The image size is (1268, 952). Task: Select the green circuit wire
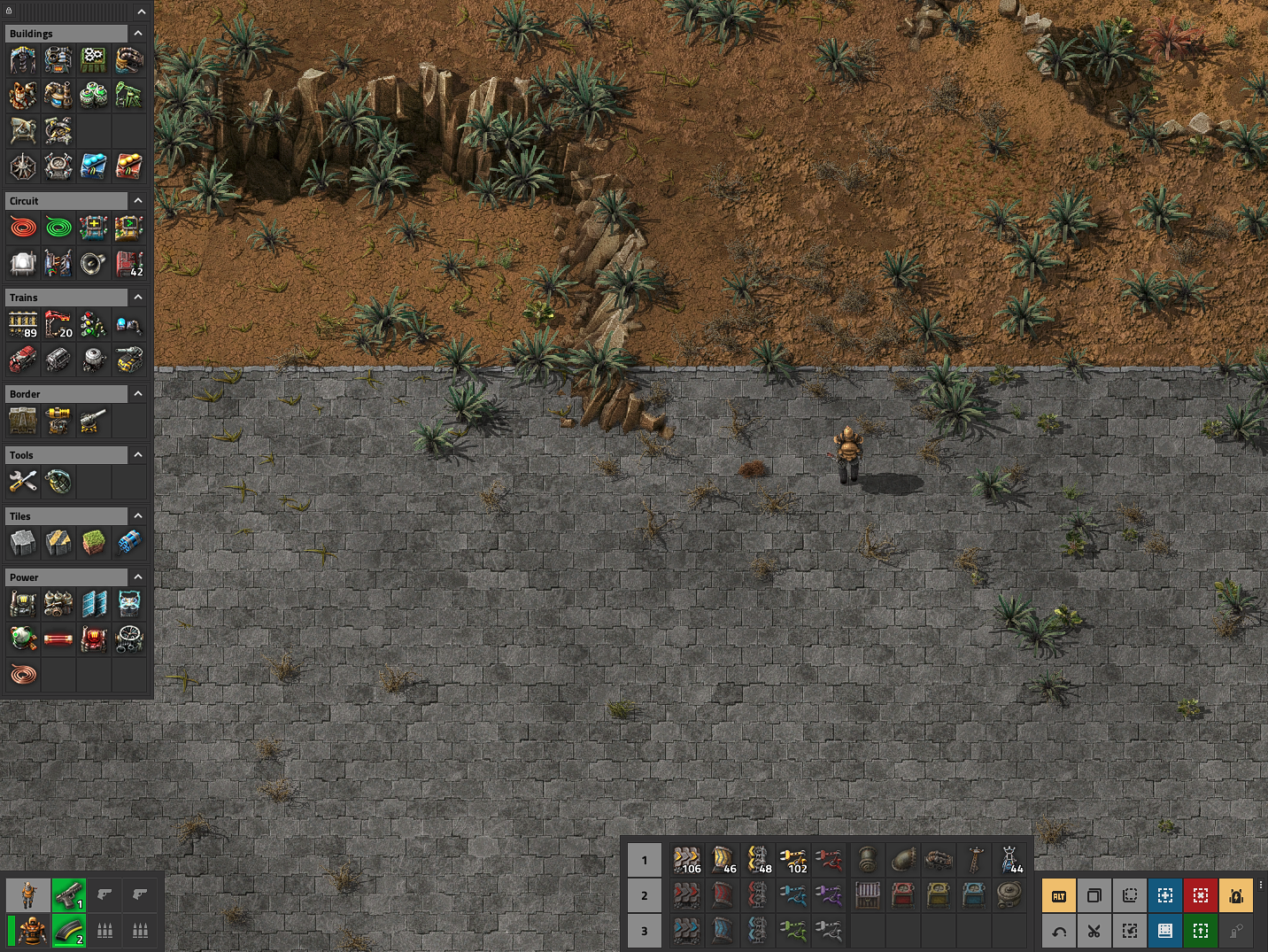tap(58, 228)
